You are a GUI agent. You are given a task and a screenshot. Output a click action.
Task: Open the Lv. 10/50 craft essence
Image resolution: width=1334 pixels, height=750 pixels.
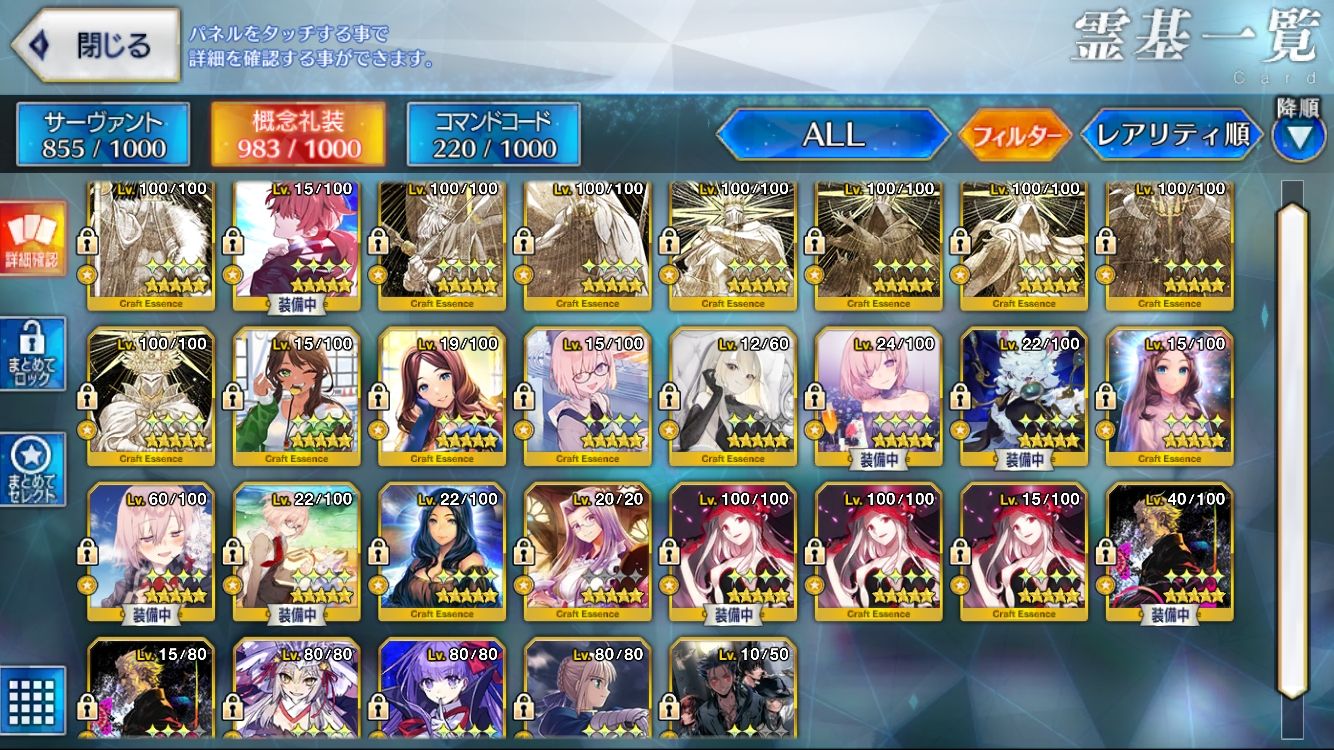(732, 690)
